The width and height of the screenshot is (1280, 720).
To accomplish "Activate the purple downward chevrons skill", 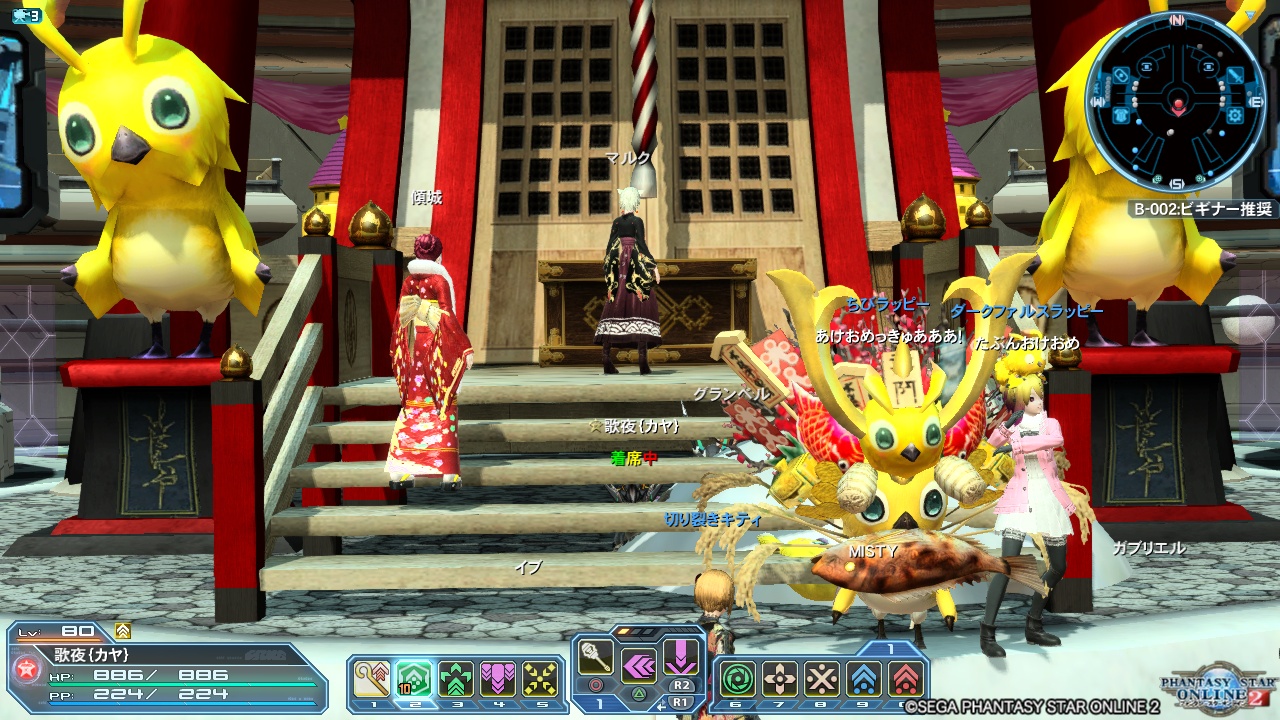I will point(497,678).
